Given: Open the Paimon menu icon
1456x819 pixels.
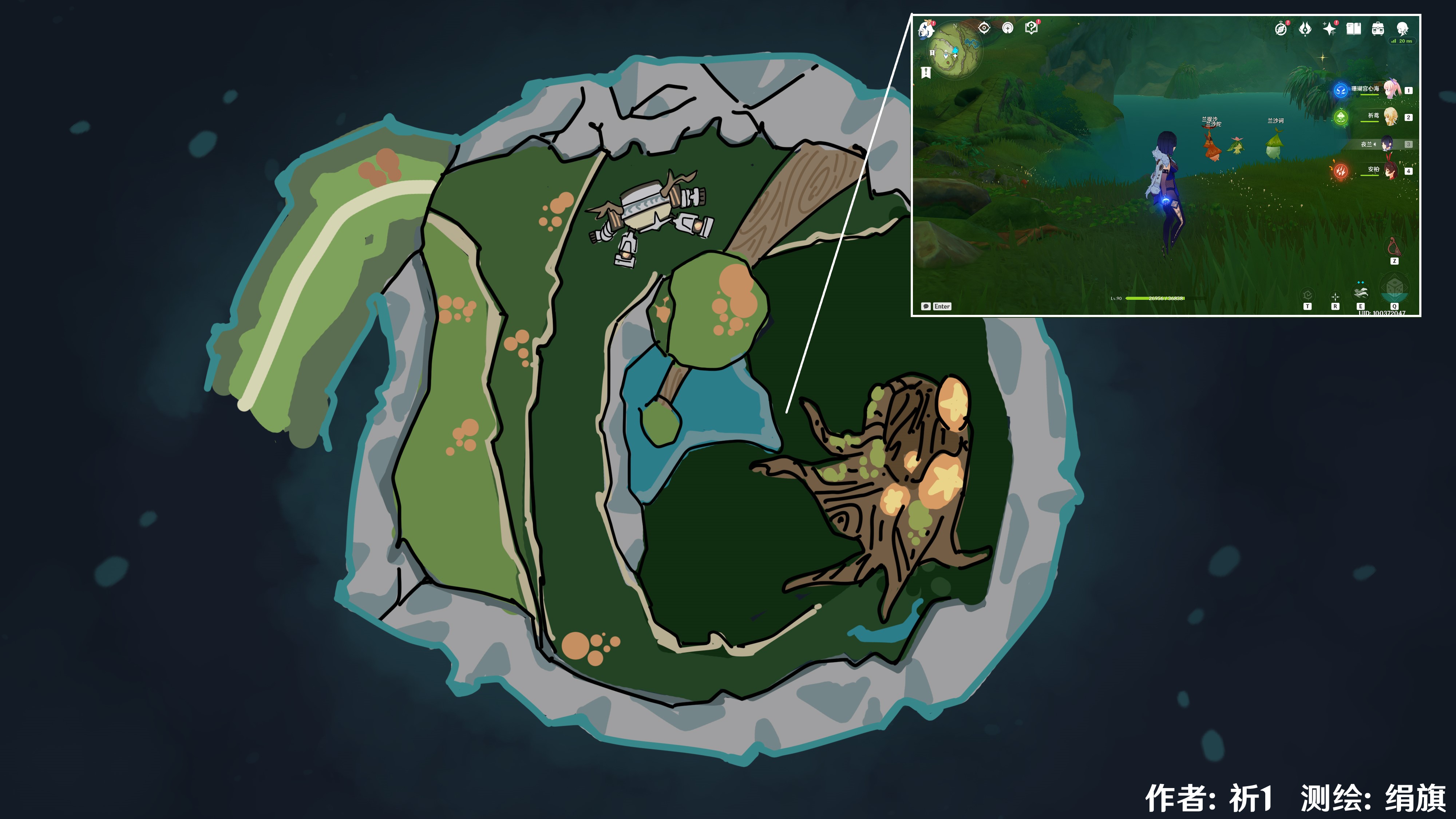Looking at the screenshot, I should pos(926,29).
